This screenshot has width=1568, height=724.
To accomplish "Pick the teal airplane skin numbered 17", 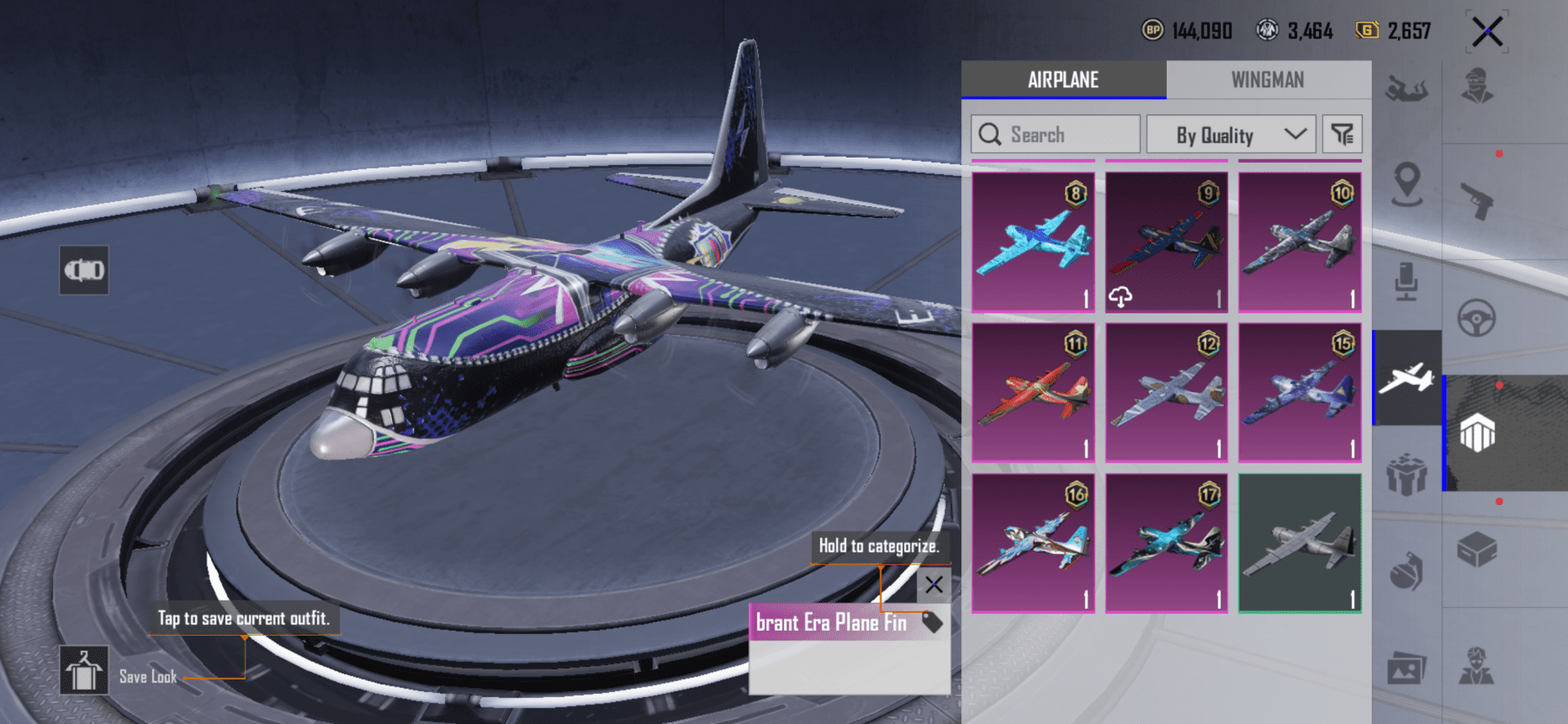I will pos(1166,543).
